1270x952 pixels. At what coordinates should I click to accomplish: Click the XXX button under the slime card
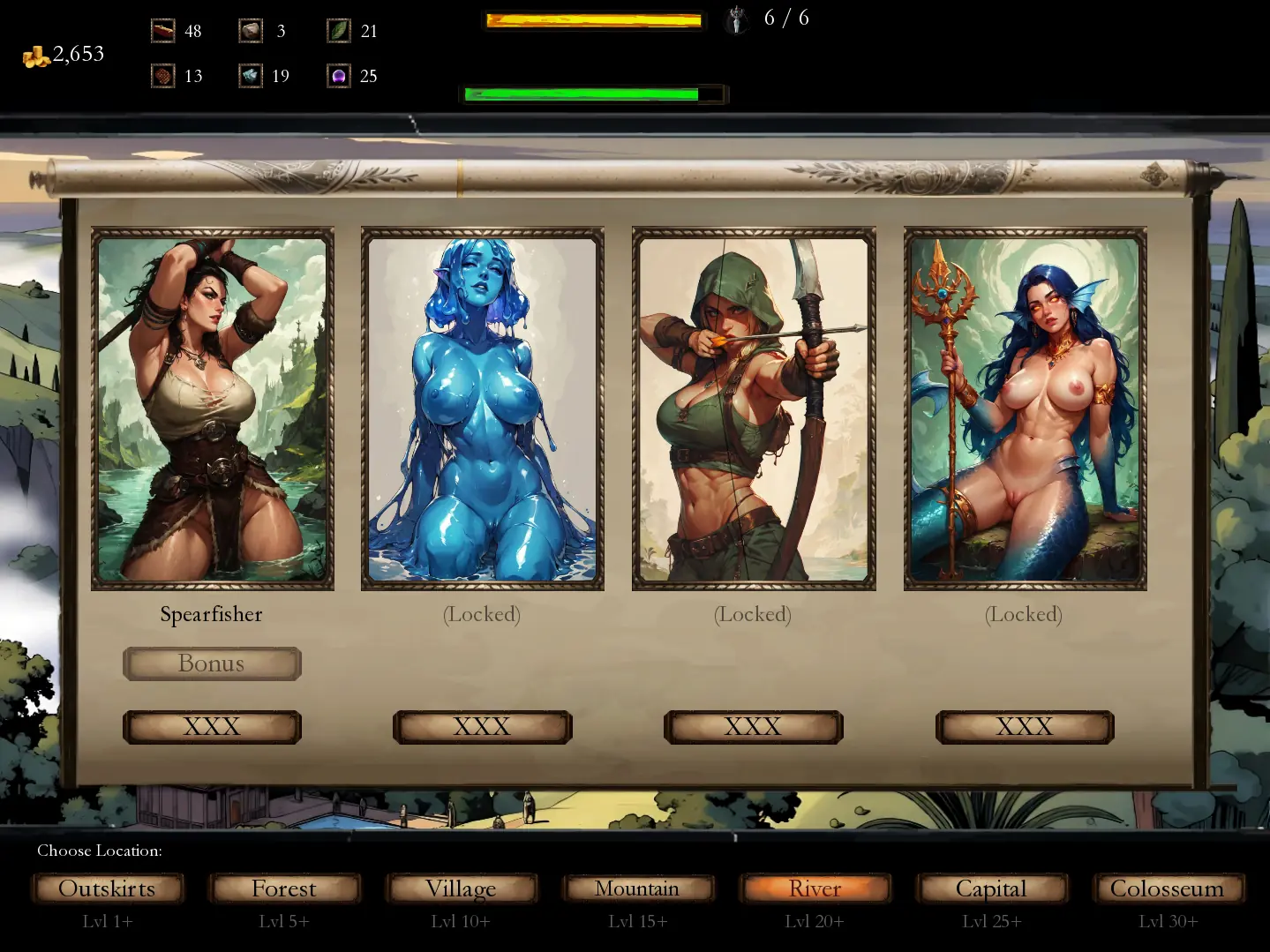point(482,727)
